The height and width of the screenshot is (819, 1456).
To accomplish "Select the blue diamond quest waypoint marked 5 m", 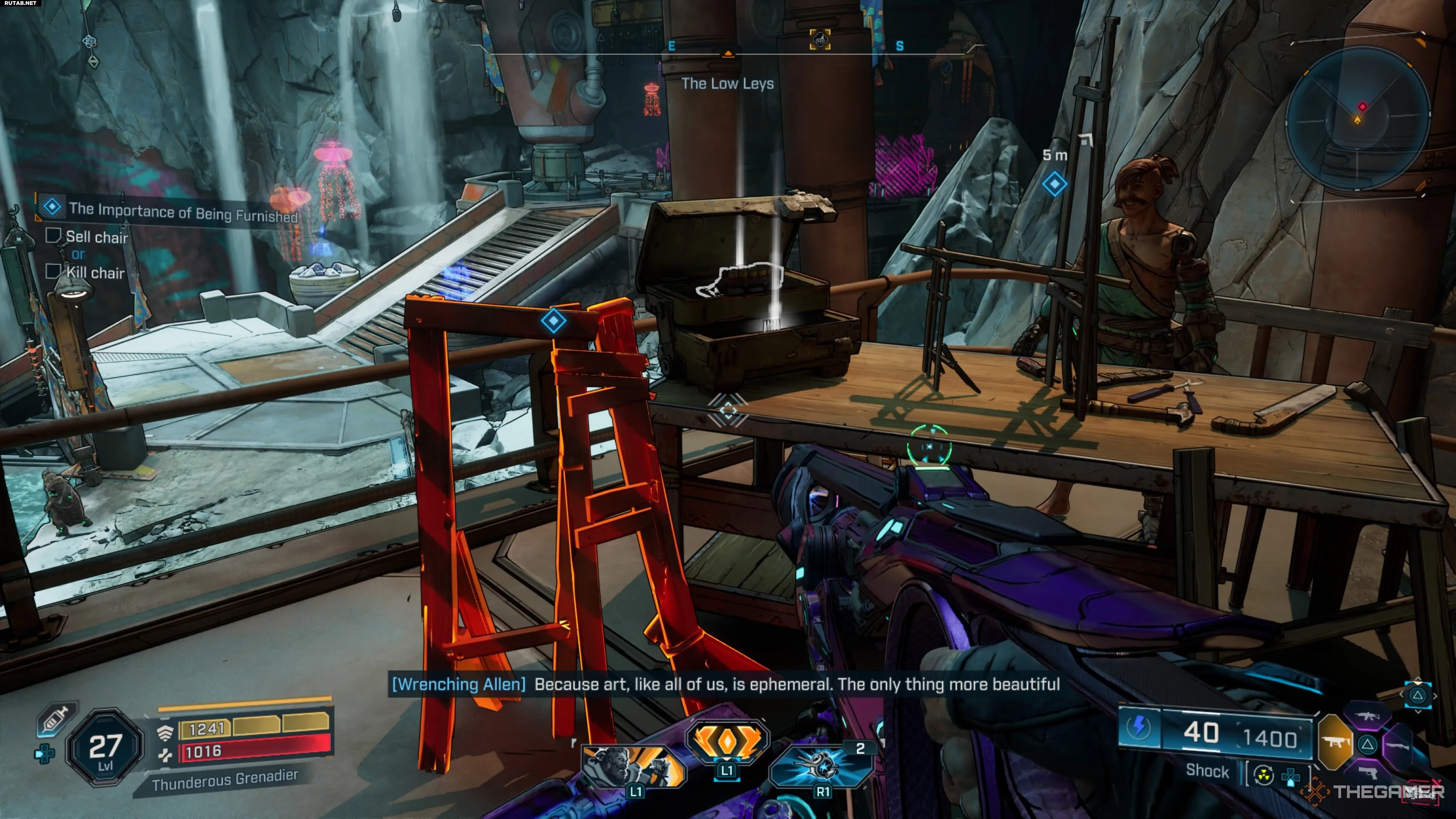I will click(x=1054, y=184).
